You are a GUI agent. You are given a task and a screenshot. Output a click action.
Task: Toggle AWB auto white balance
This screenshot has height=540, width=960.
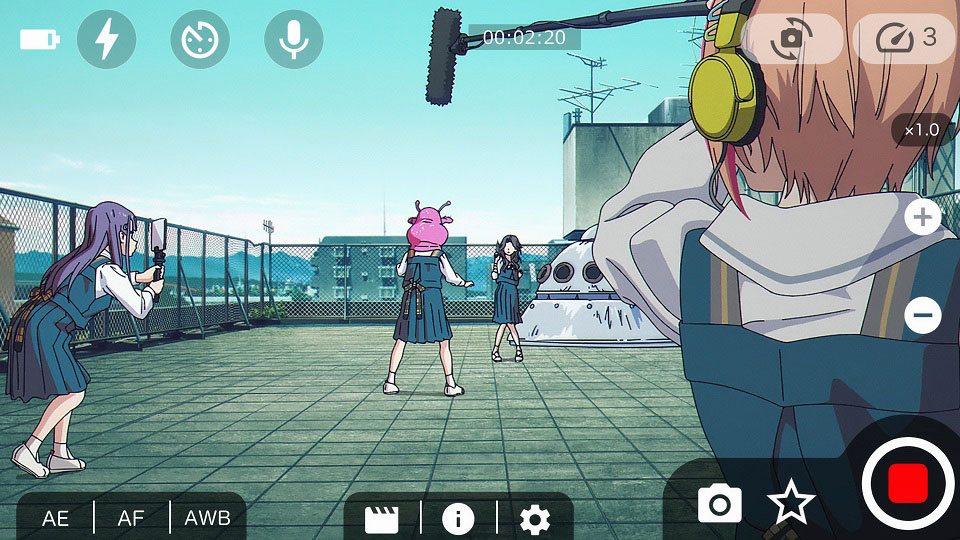(x=208, y=518)
